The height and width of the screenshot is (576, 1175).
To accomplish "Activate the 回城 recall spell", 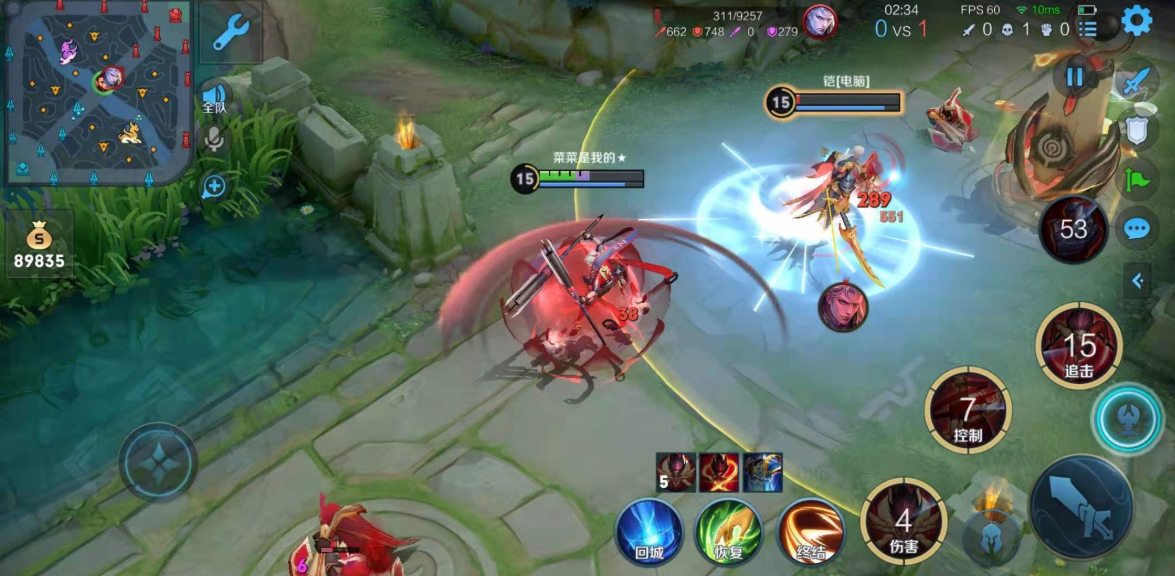I will (649, 532).
